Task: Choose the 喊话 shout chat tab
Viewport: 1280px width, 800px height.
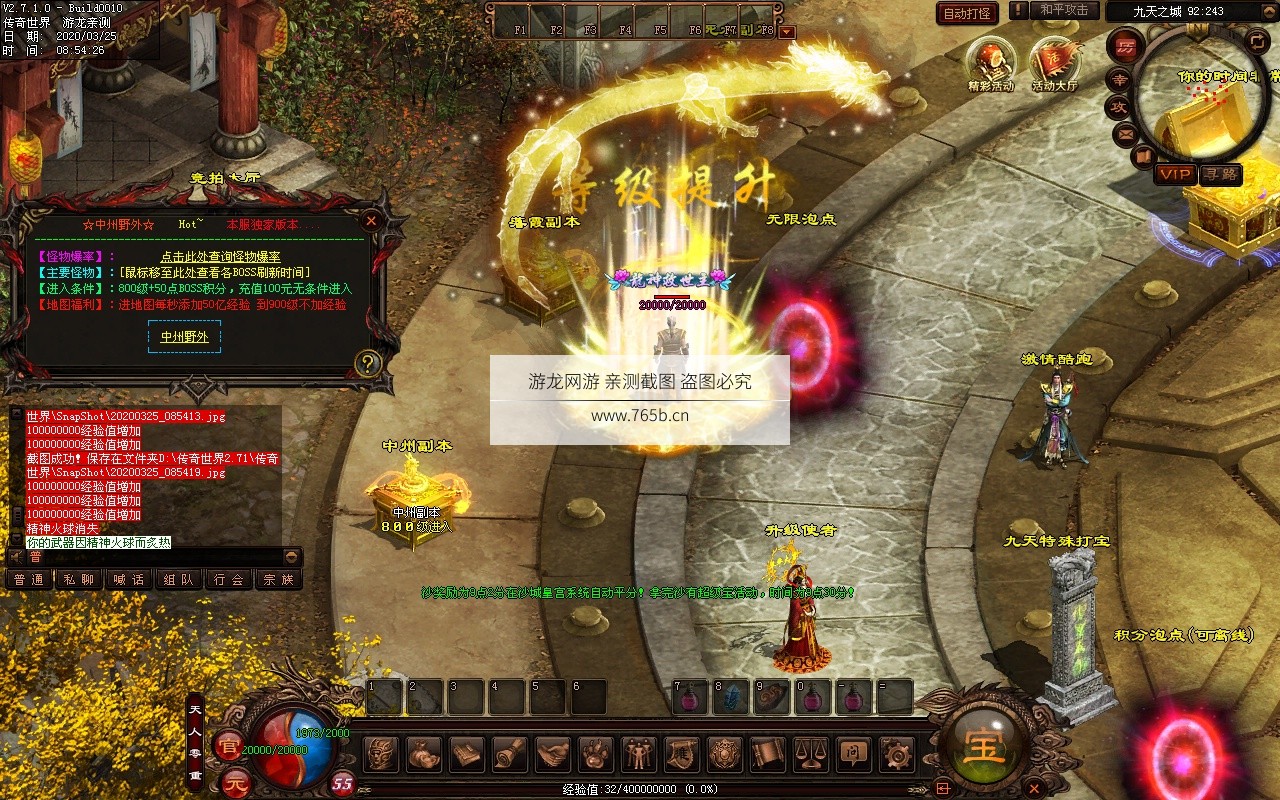Action: tap(129, 579)
